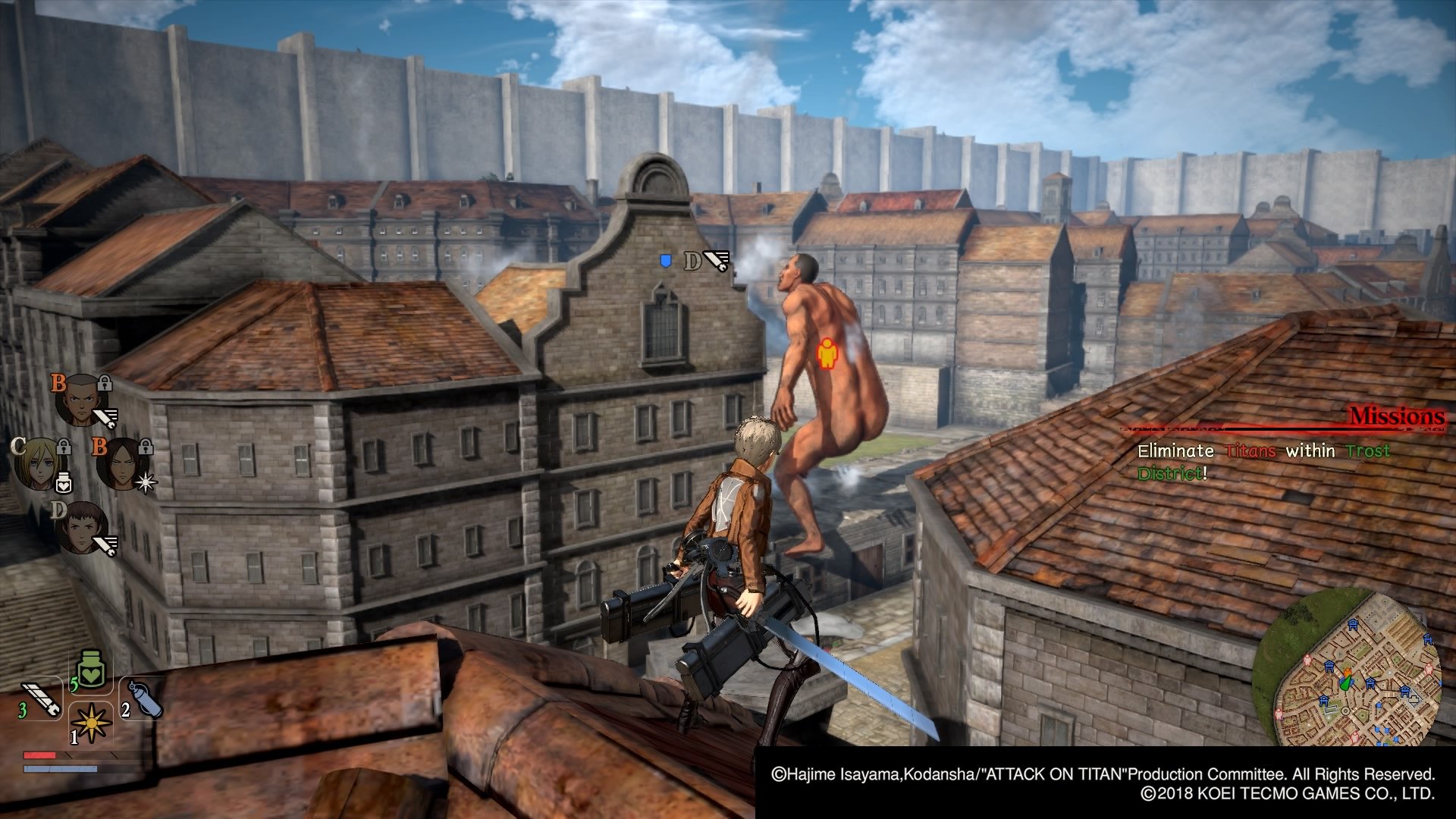Click the red health gauge at bottom left
This screenshot has width=1456, height=819.
(x=39, y=755)
